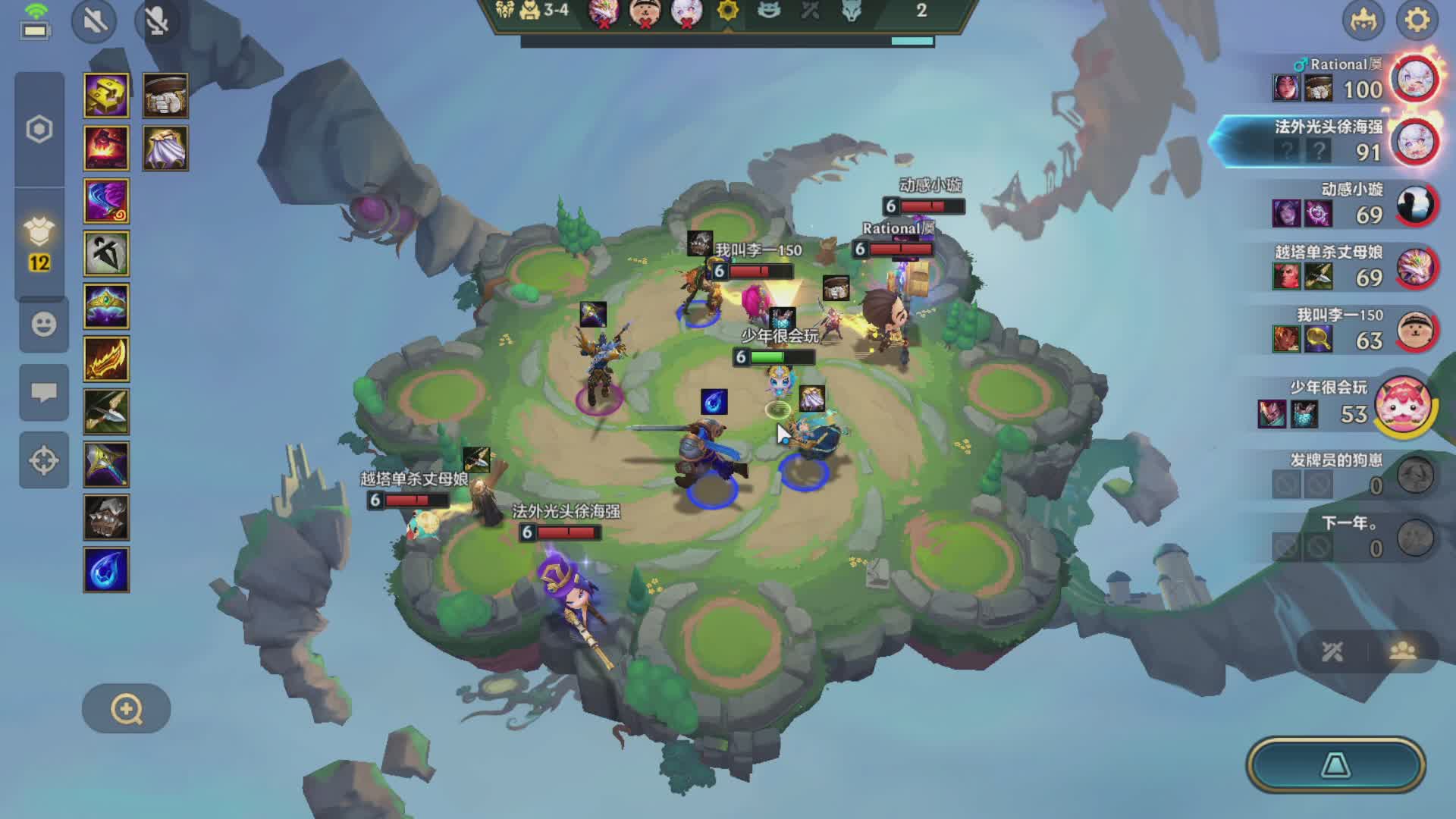Select the Brawler's glove item
Screen dimensions: 1456x819
pos(165,96)
